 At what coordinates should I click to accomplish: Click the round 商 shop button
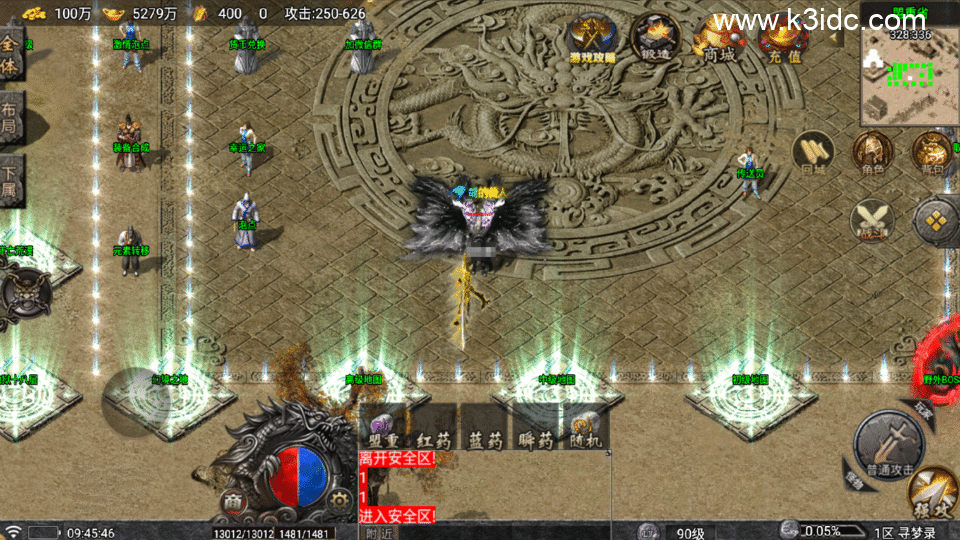point(233,502)
